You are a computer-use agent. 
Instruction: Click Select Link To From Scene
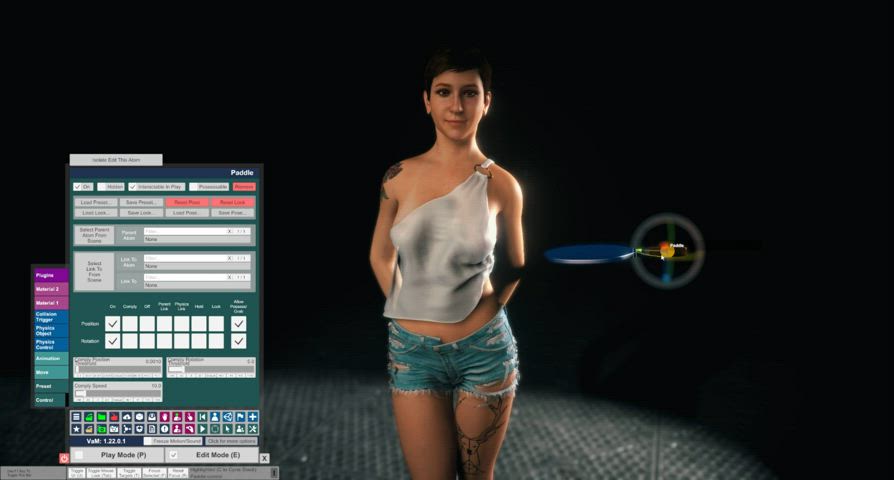coord(95,270)
